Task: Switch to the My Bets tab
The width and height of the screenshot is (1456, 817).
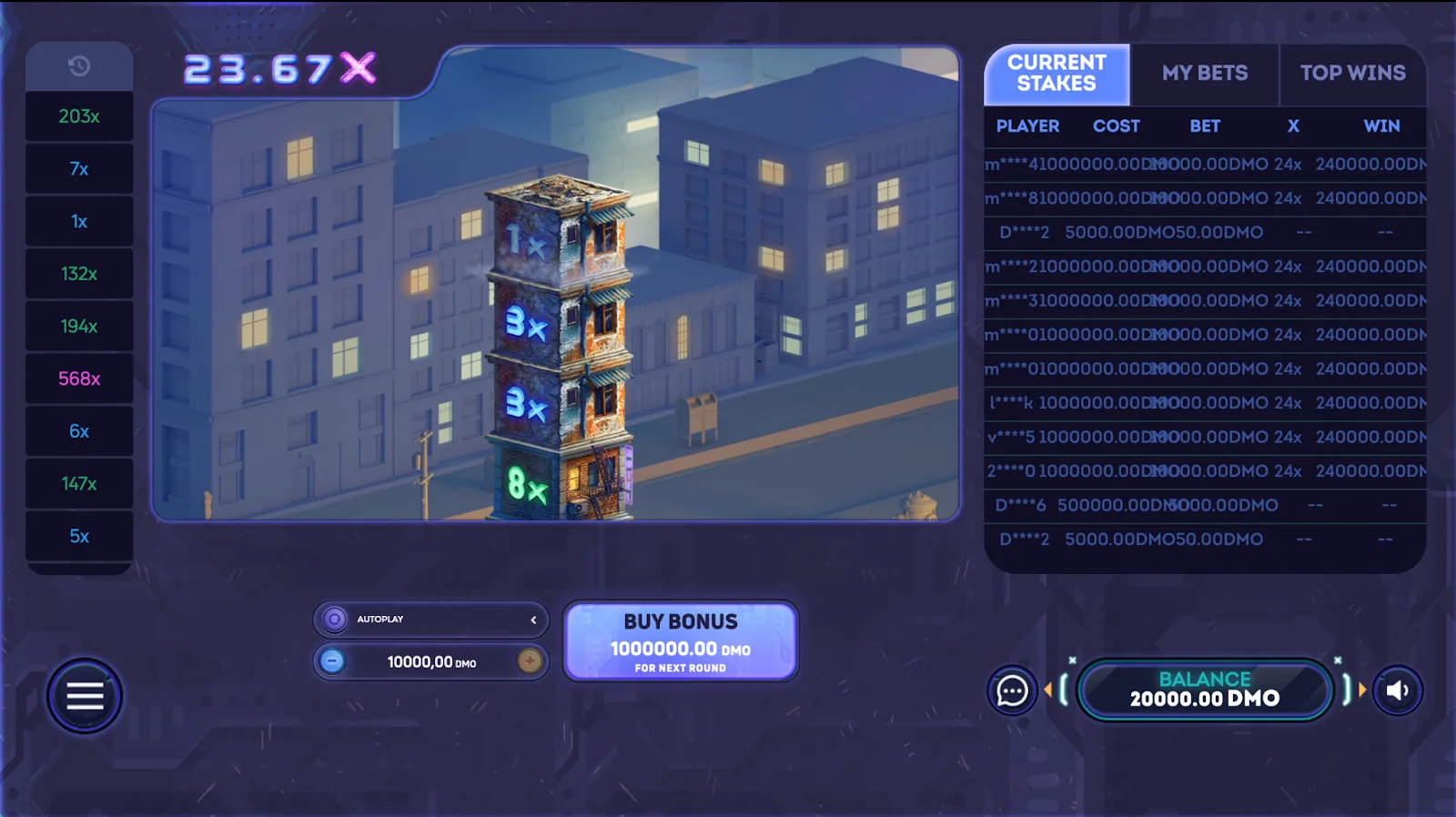Action: (x=1204, y=74)
